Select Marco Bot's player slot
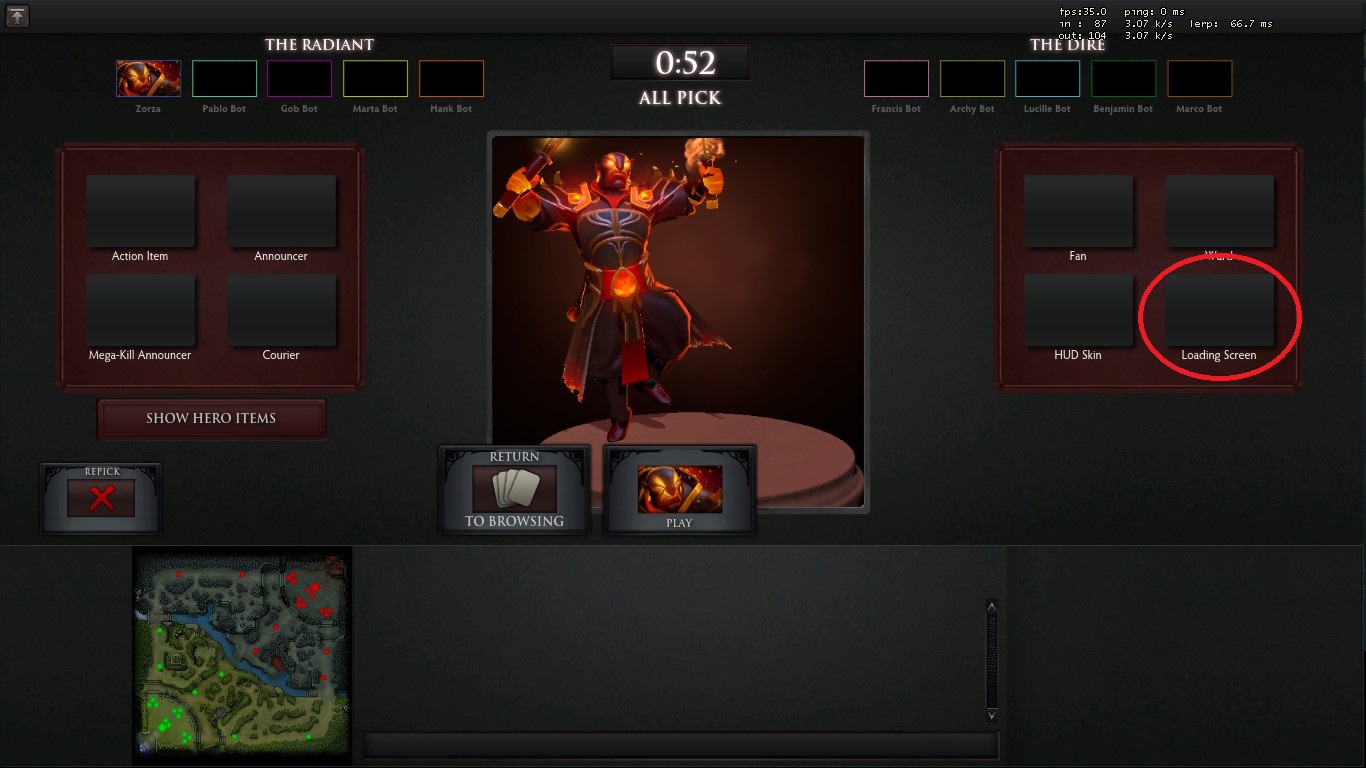The height and width of the screenshot is (768, 1366). (1199, 78)
